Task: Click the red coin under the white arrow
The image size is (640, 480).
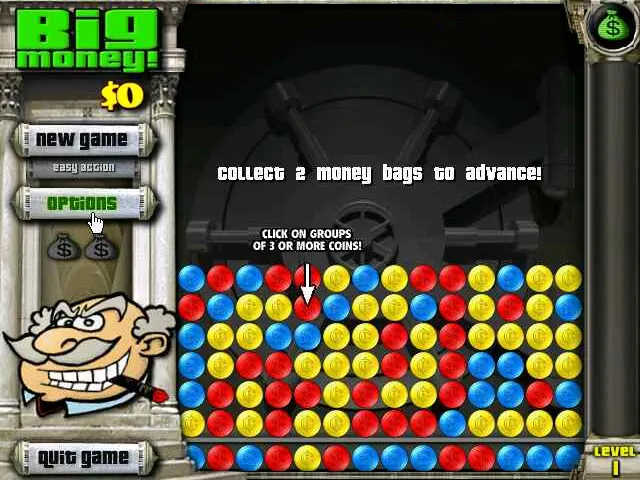Action: pos(308,308)
